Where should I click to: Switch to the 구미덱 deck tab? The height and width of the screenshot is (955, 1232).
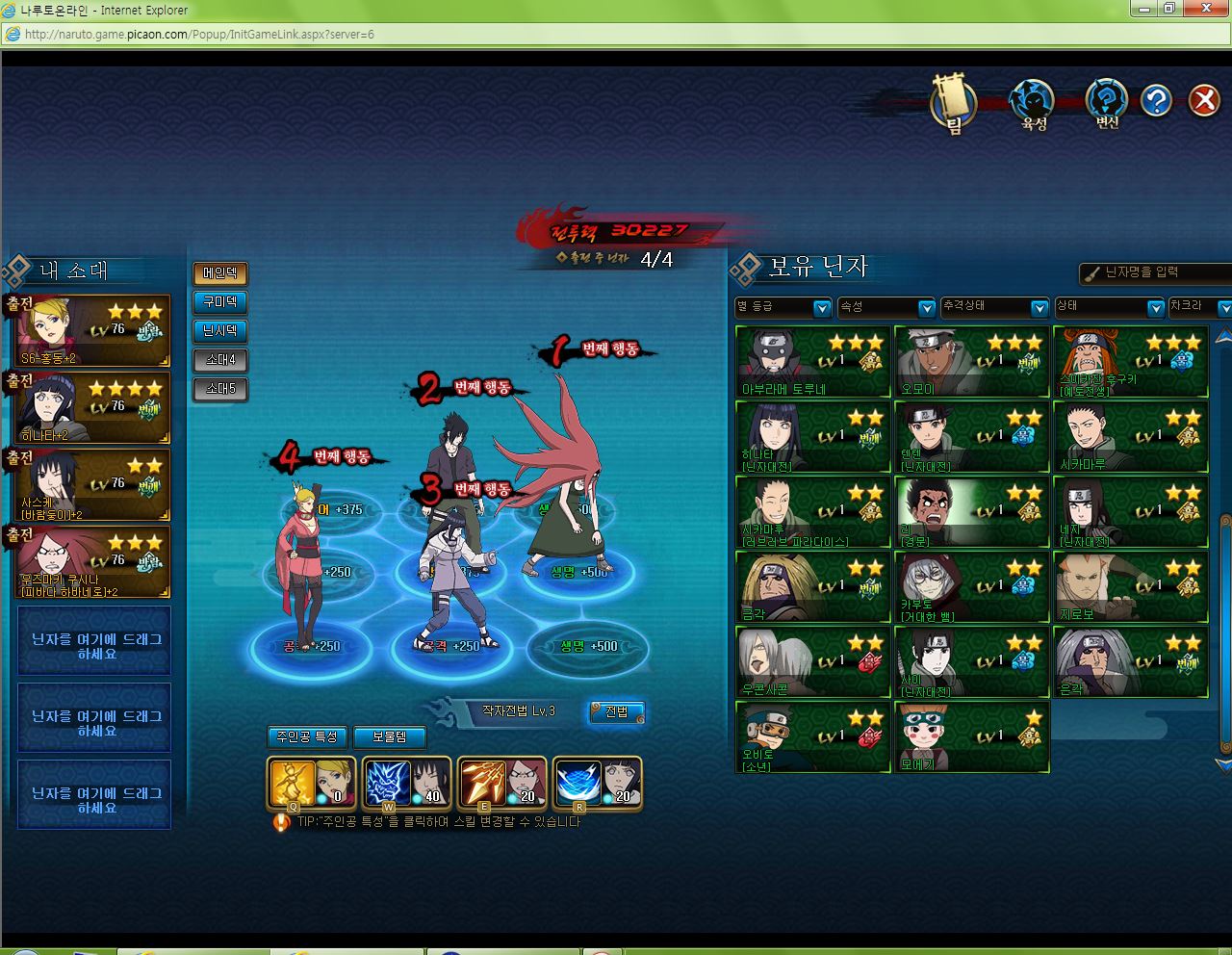[x=220, y=302]
